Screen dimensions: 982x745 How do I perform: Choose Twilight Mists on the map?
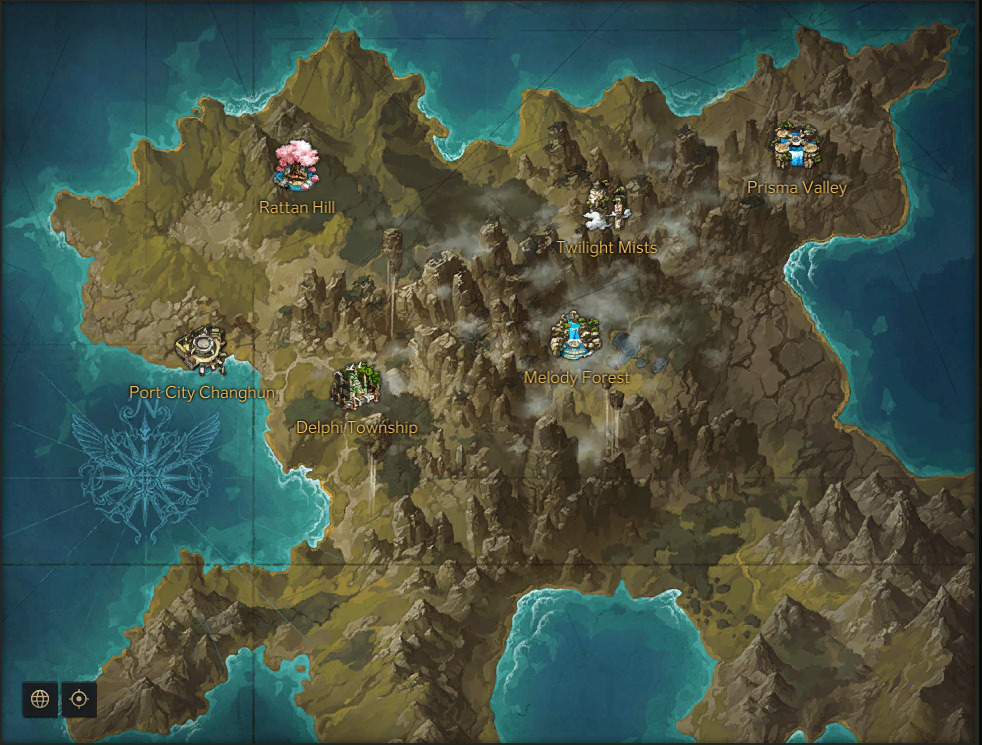coord(607,207)
